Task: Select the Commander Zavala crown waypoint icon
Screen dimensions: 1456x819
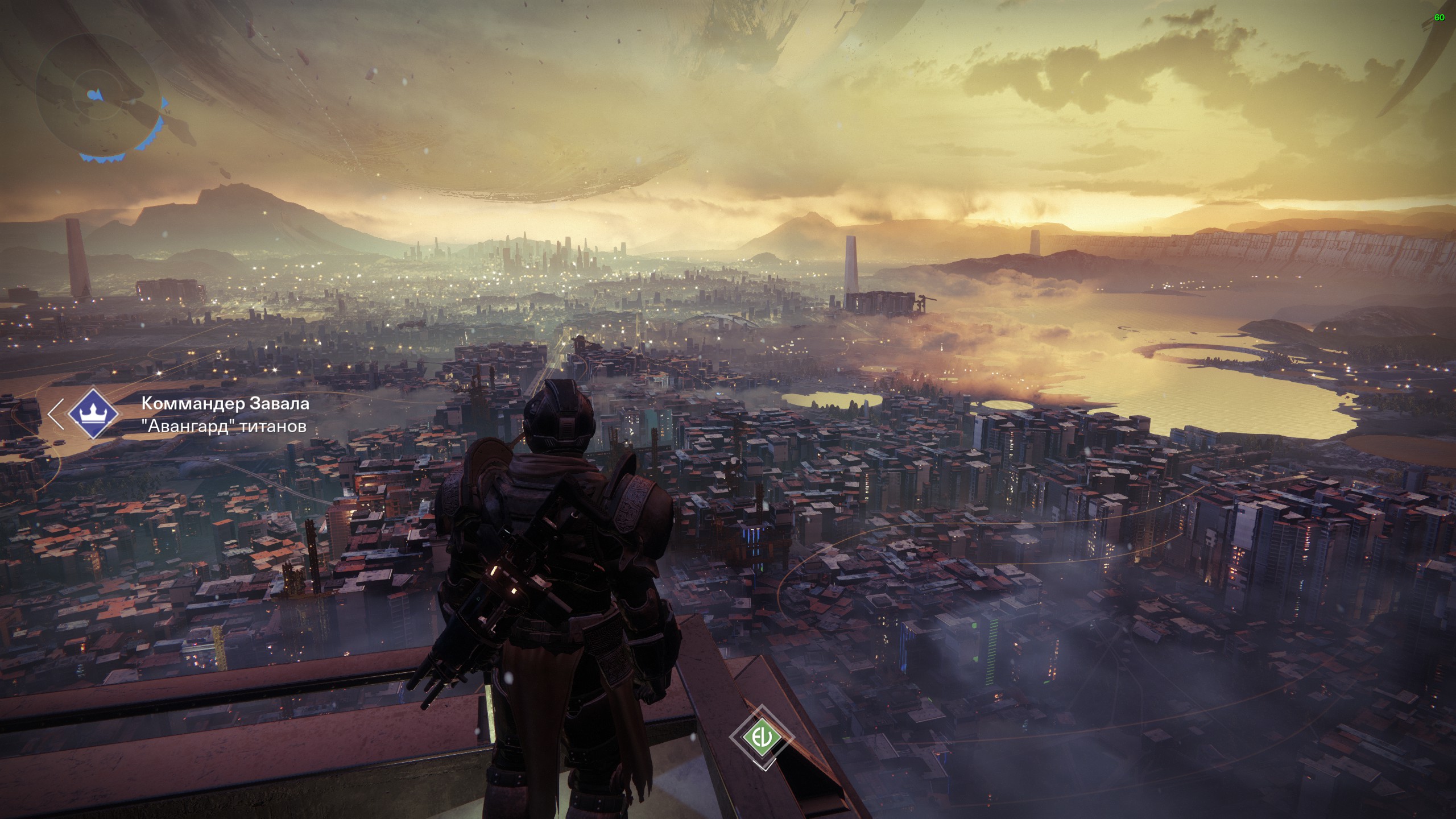Action: 93,413
